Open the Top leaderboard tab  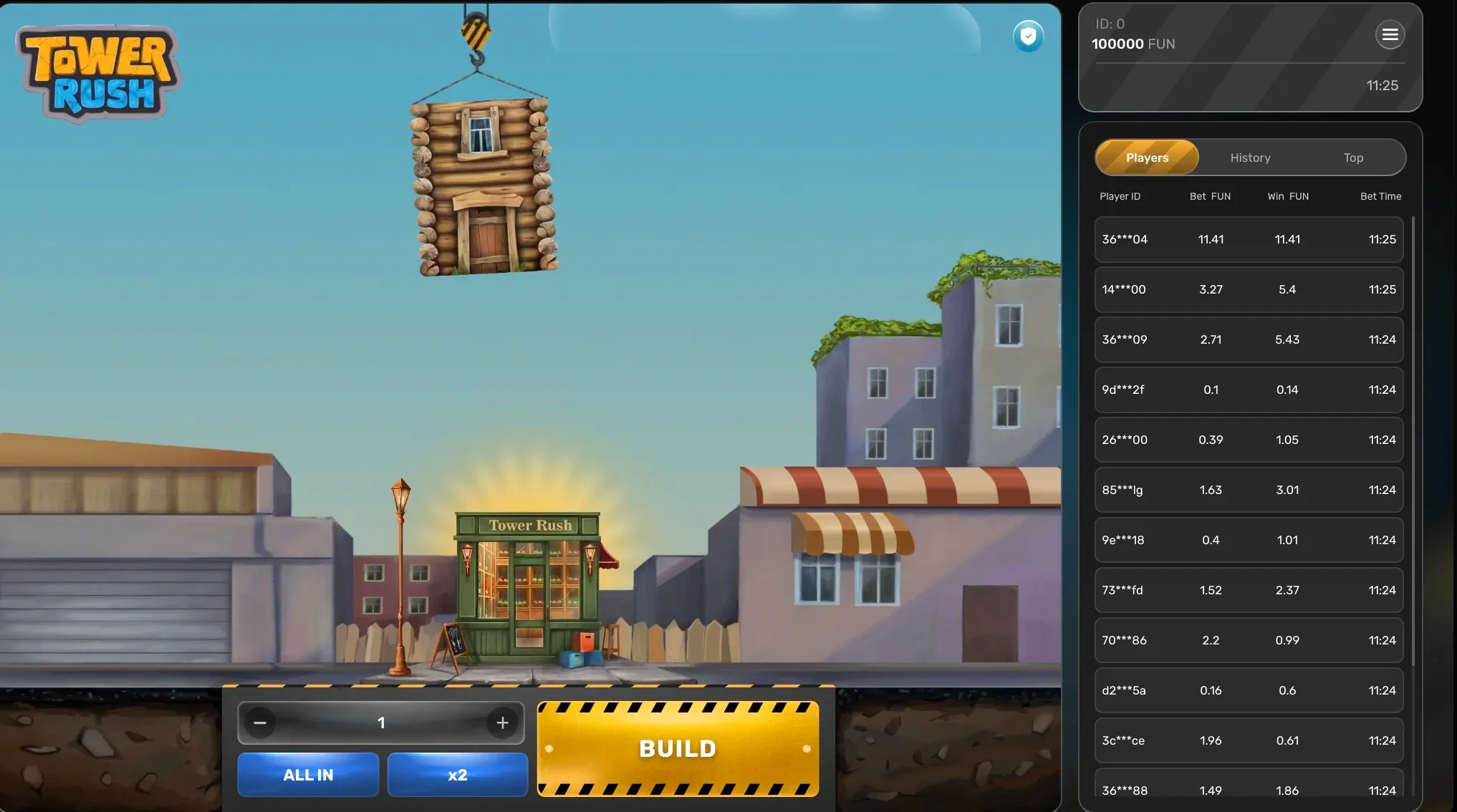click(1352, 157)
